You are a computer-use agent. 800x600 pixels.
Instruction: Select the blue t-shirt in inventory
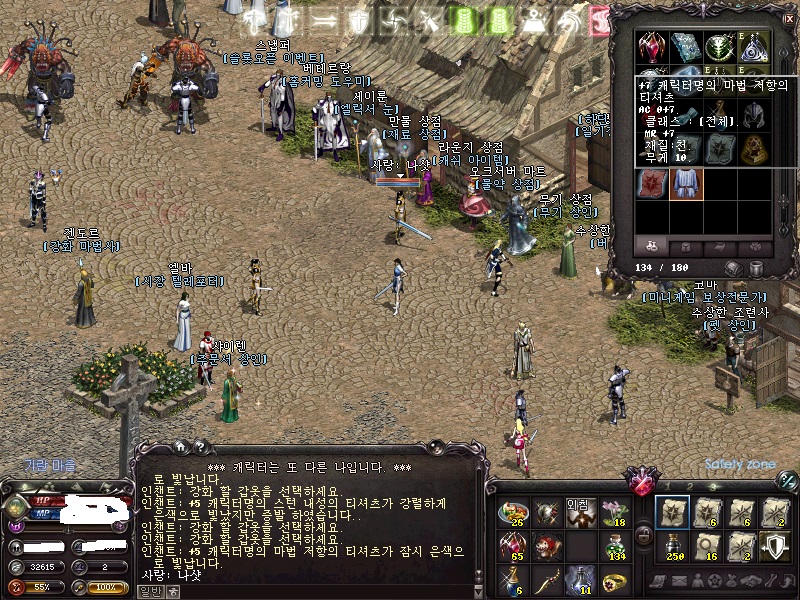[x=686, y=183]
